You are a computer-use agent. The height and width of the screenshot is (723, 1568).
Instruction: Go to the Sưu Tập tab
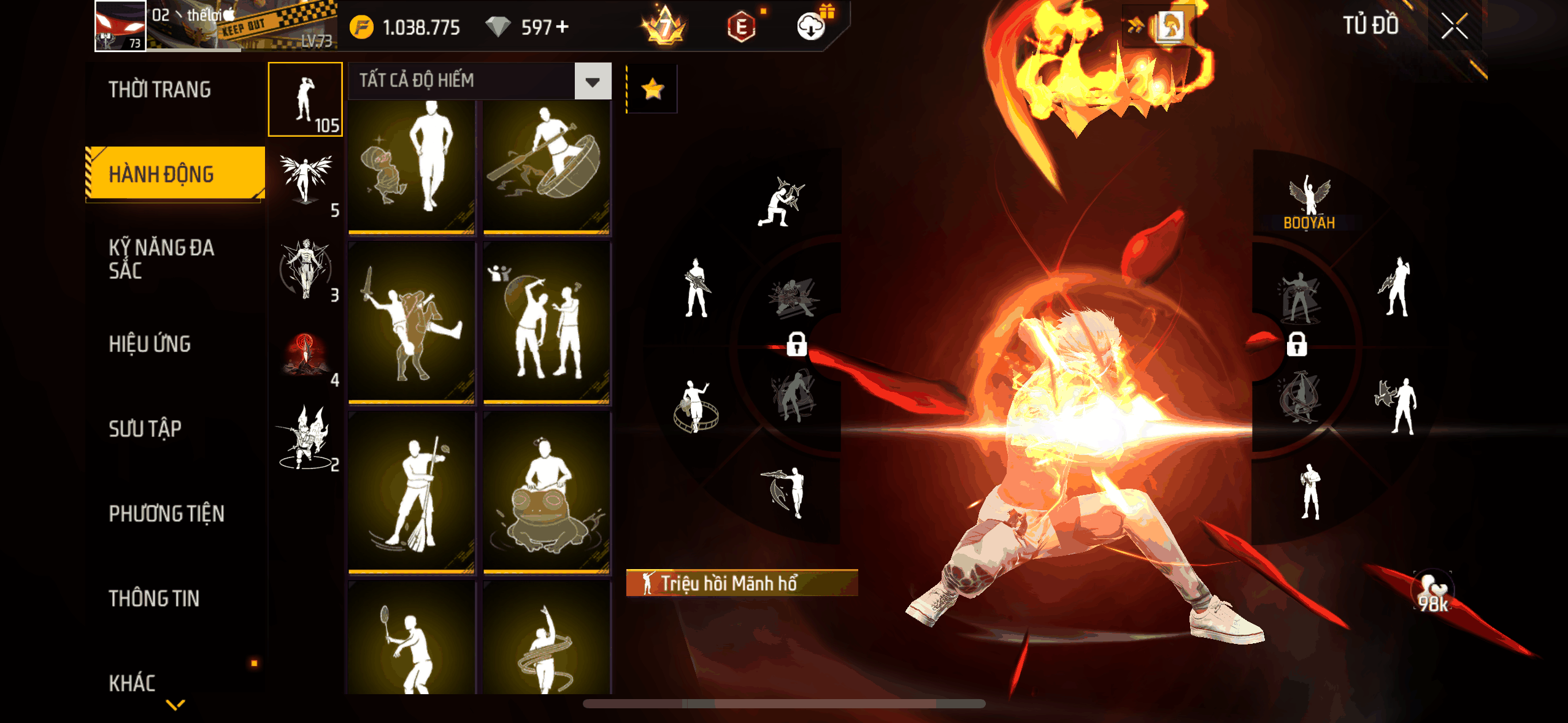145,429
